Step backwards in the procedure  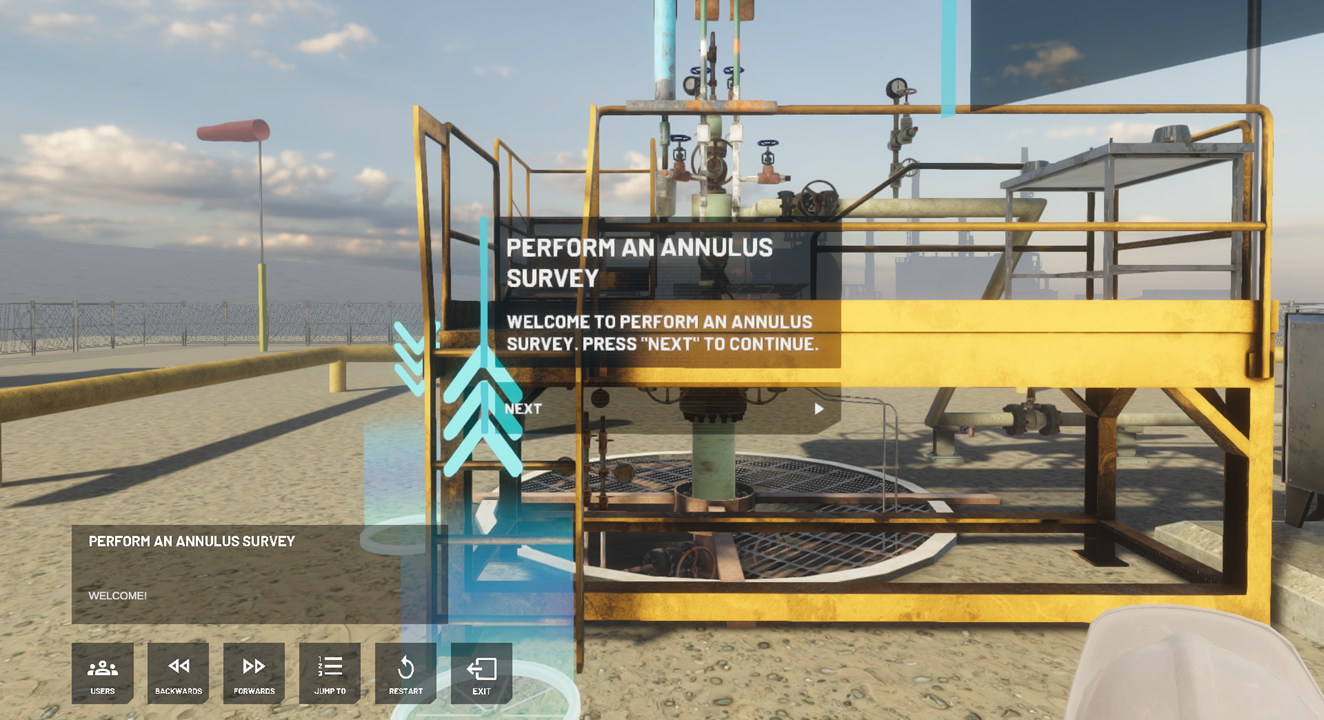point(178,673)
